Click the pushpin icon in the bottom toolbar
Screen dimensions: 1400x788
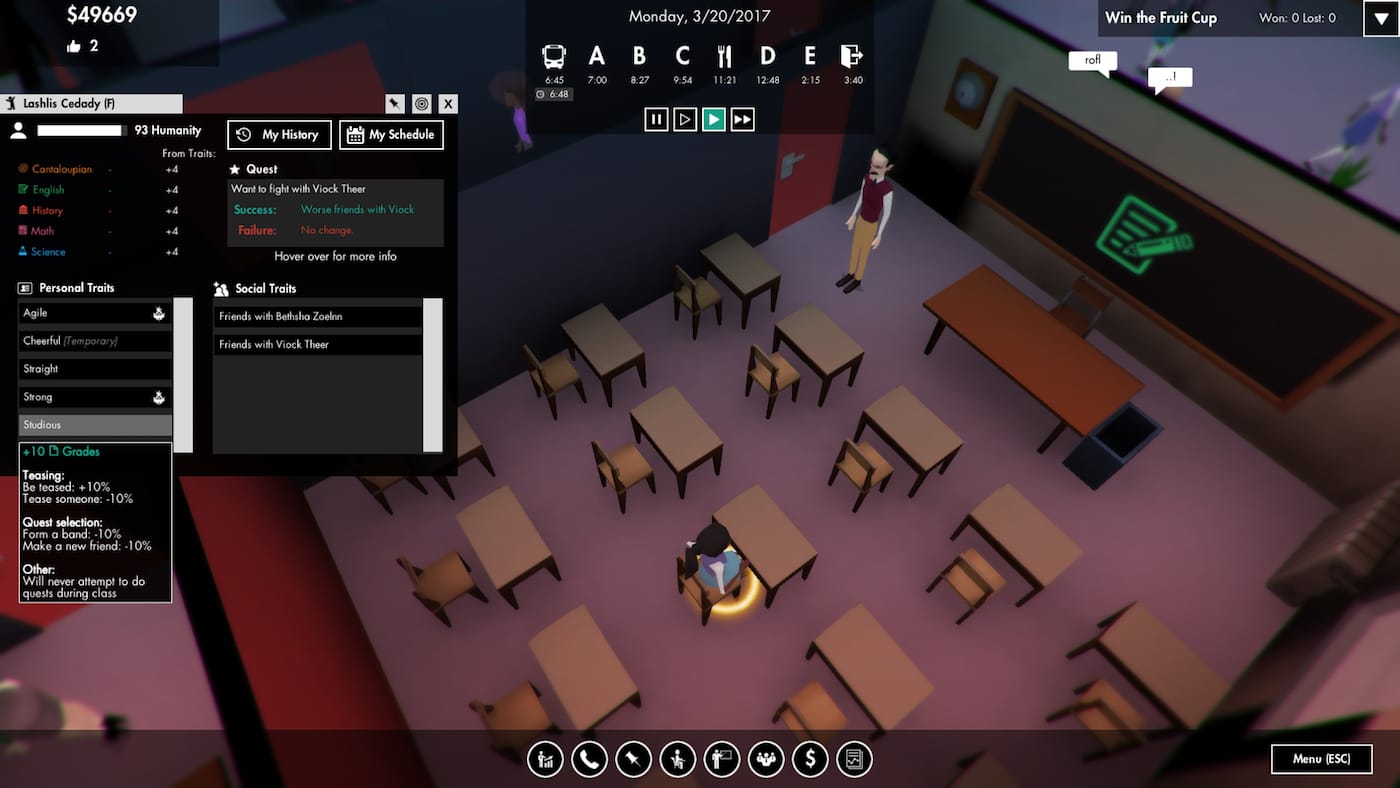tap(633, 759)
